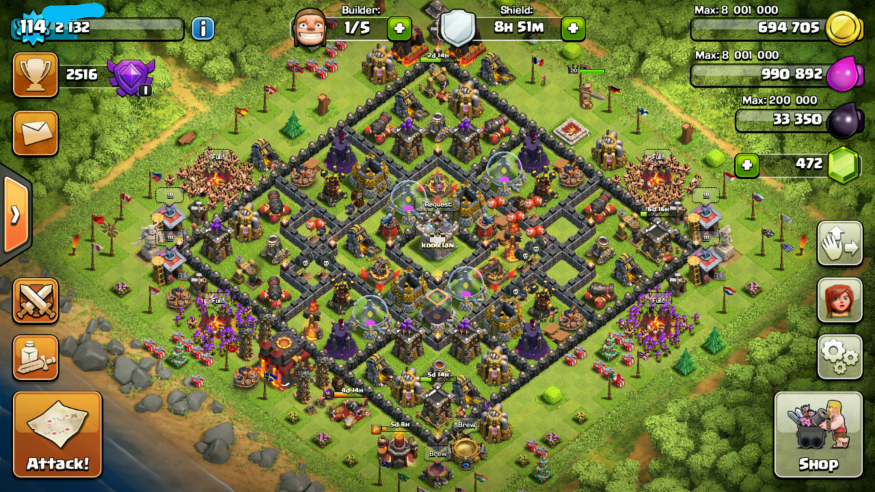Open the Shop
The image size is (875, 492).
tap(818, 433)
